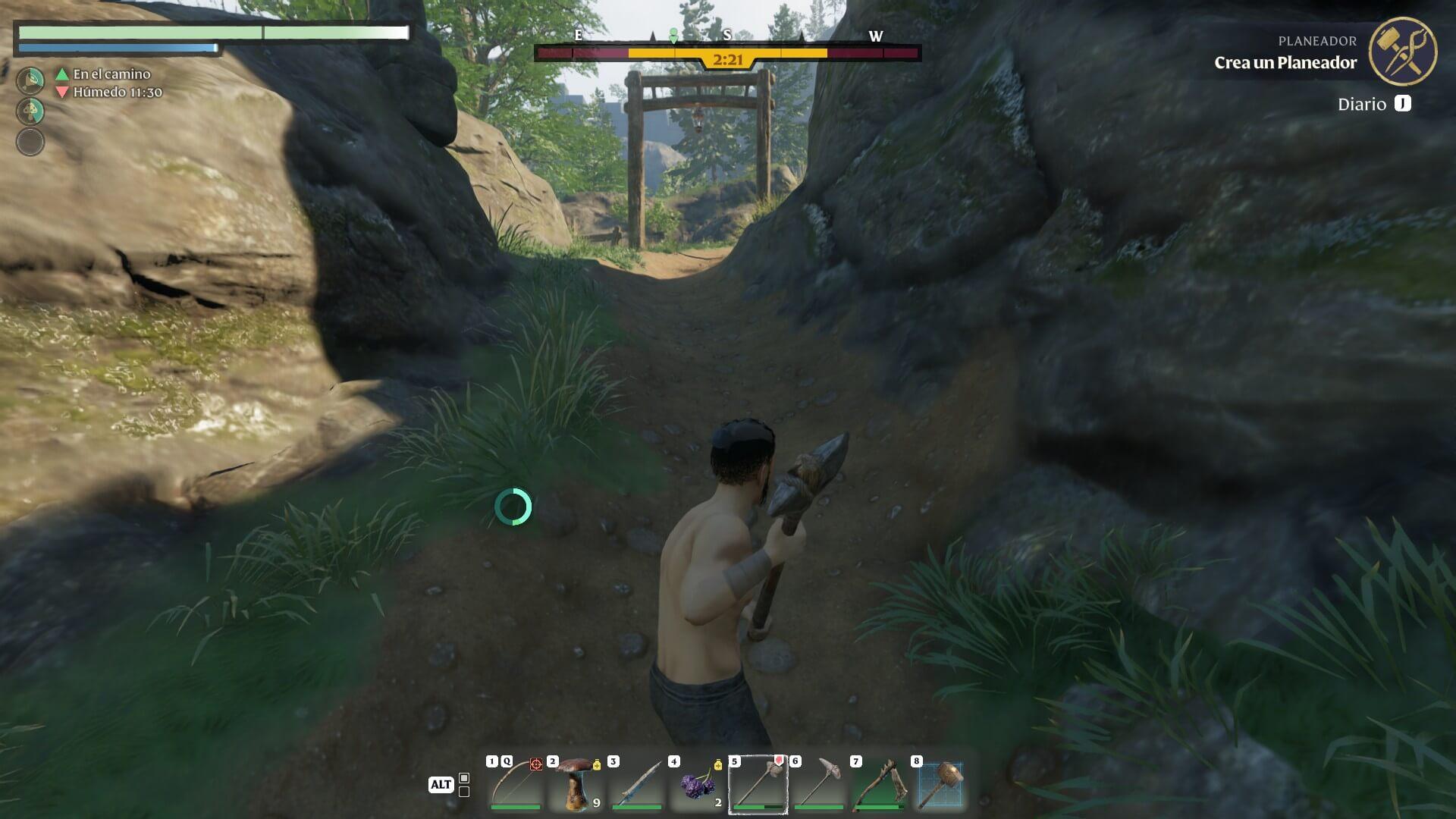Select the scythe tool in slot 7

pyautogui.click(x=879, y=784)
